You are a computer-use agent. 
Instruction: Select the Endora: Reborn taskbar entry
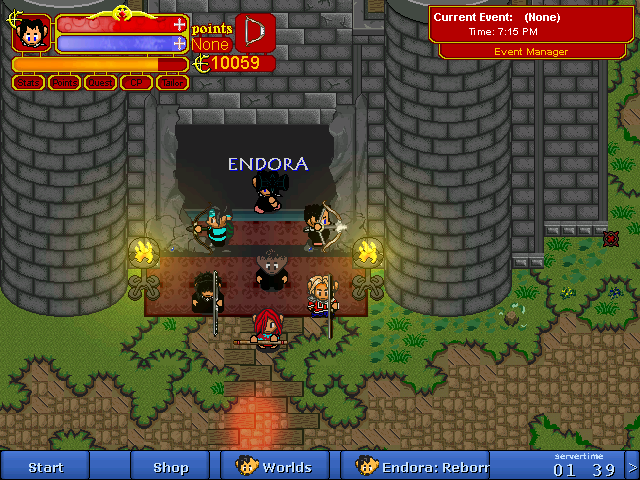(424, 467)
